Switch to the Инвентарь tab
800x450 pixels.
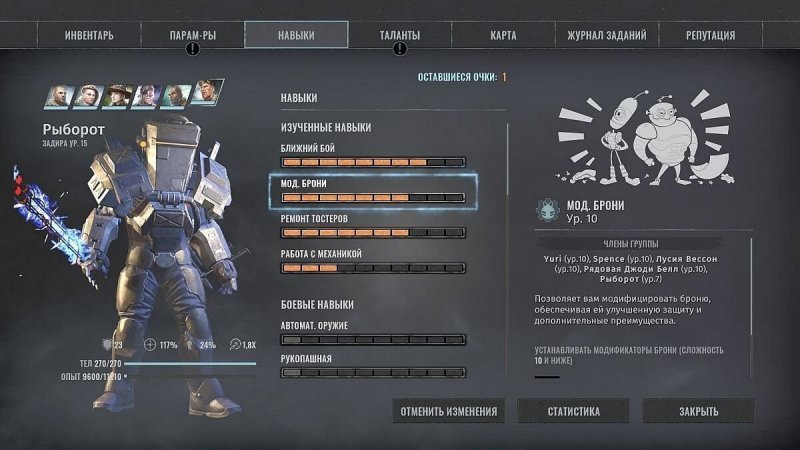point(89,35)
